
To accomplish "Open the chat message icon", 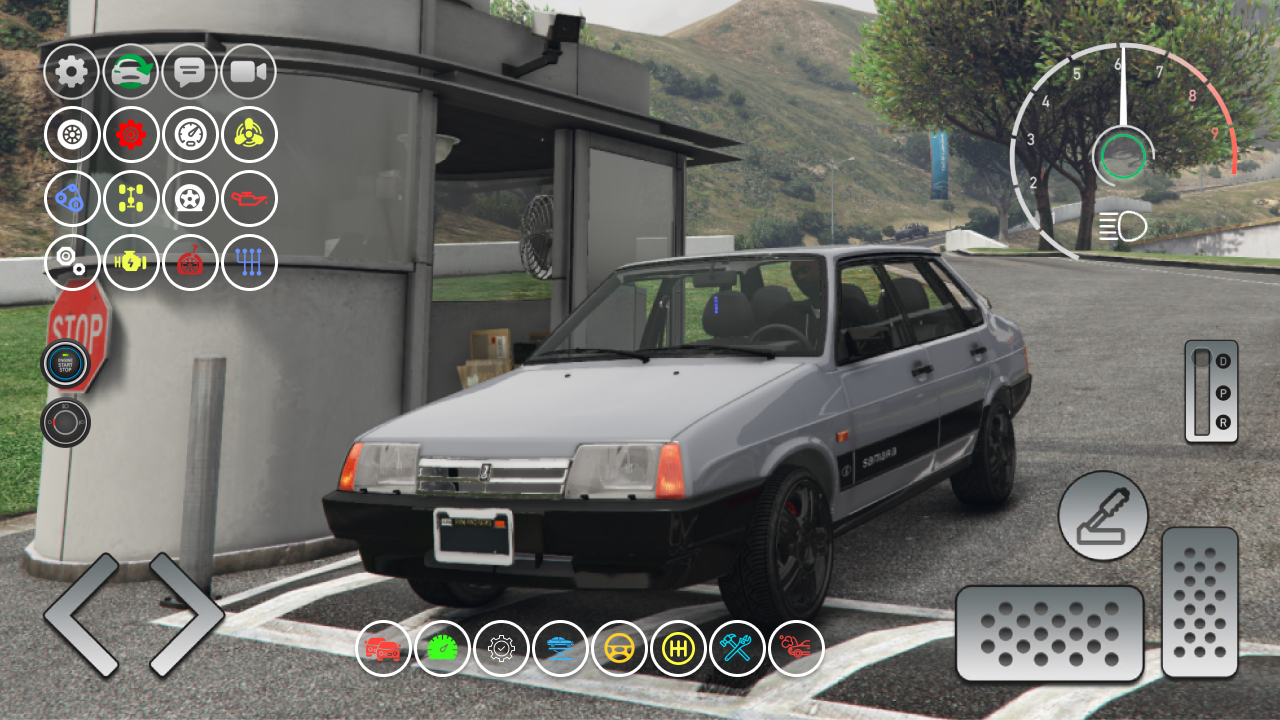I will click(x=190, y=71).
